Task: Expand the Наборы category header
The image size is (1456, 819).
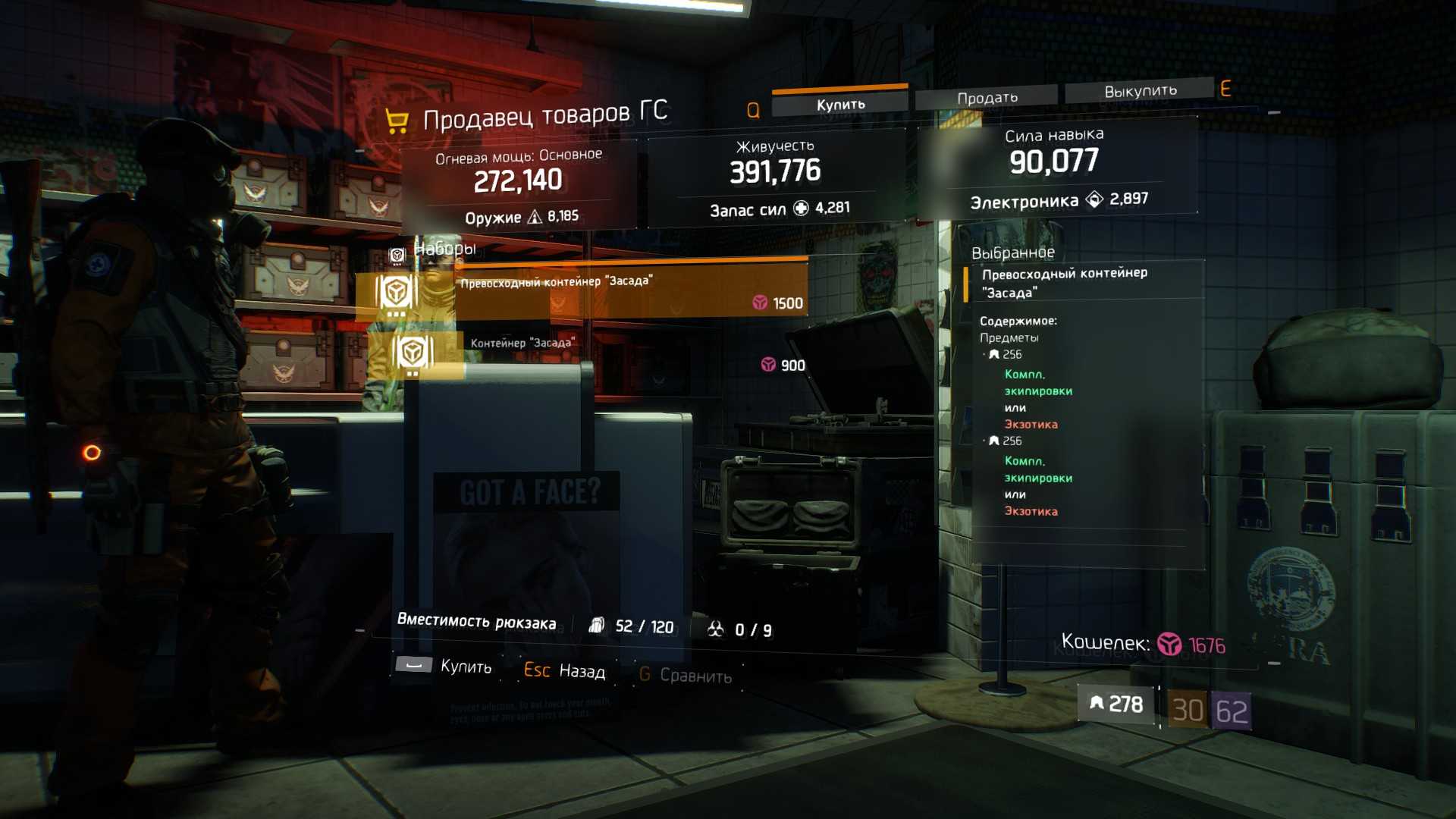Action: pyautogui.click(x=444, y=249)
